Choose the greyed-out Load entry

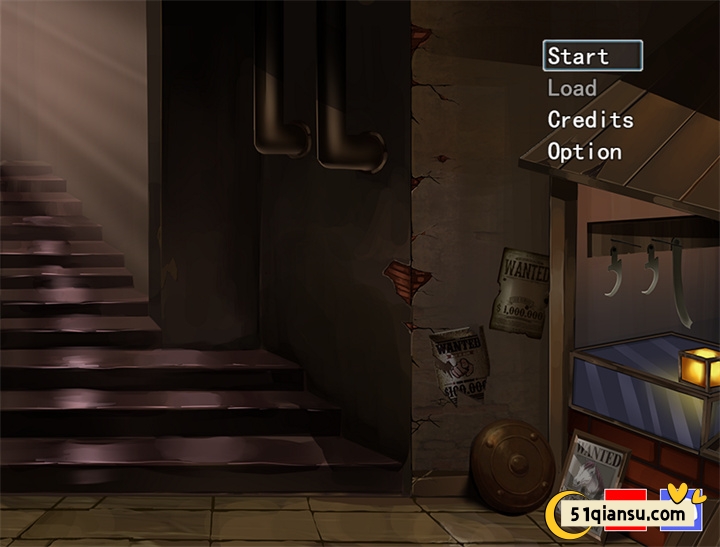tap(572, 88)
